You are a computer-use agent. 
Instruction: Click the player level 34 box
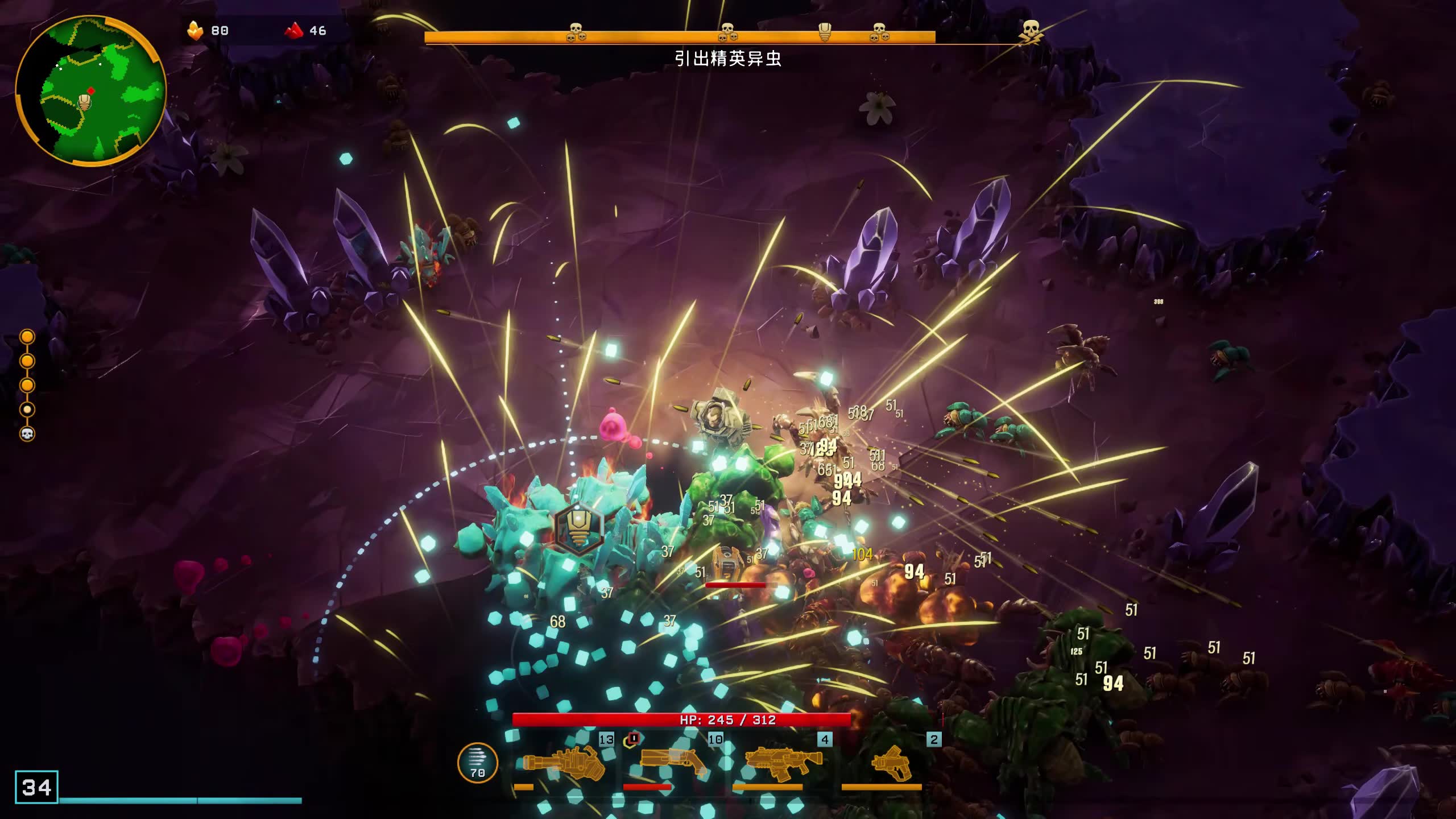point(36,787)
